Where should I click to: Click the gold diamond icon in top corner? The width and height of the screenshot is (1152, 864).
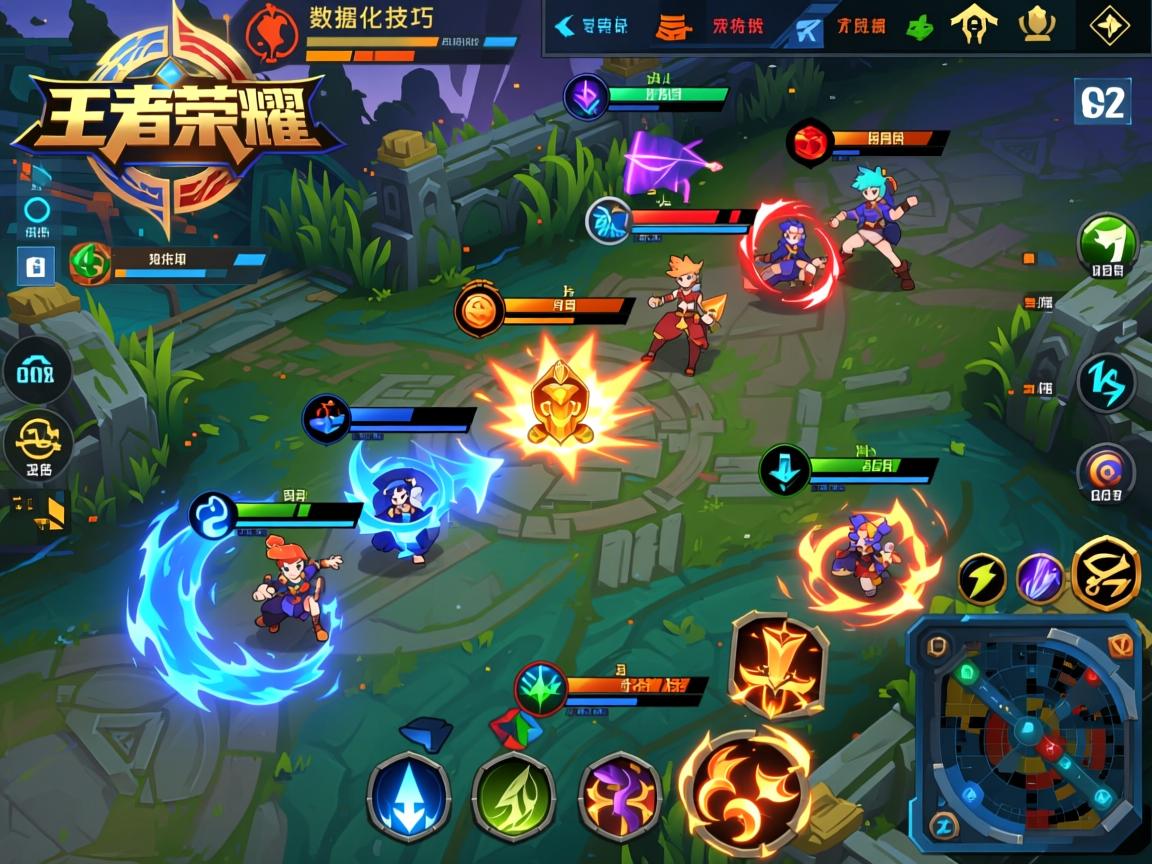(1108, 26)
